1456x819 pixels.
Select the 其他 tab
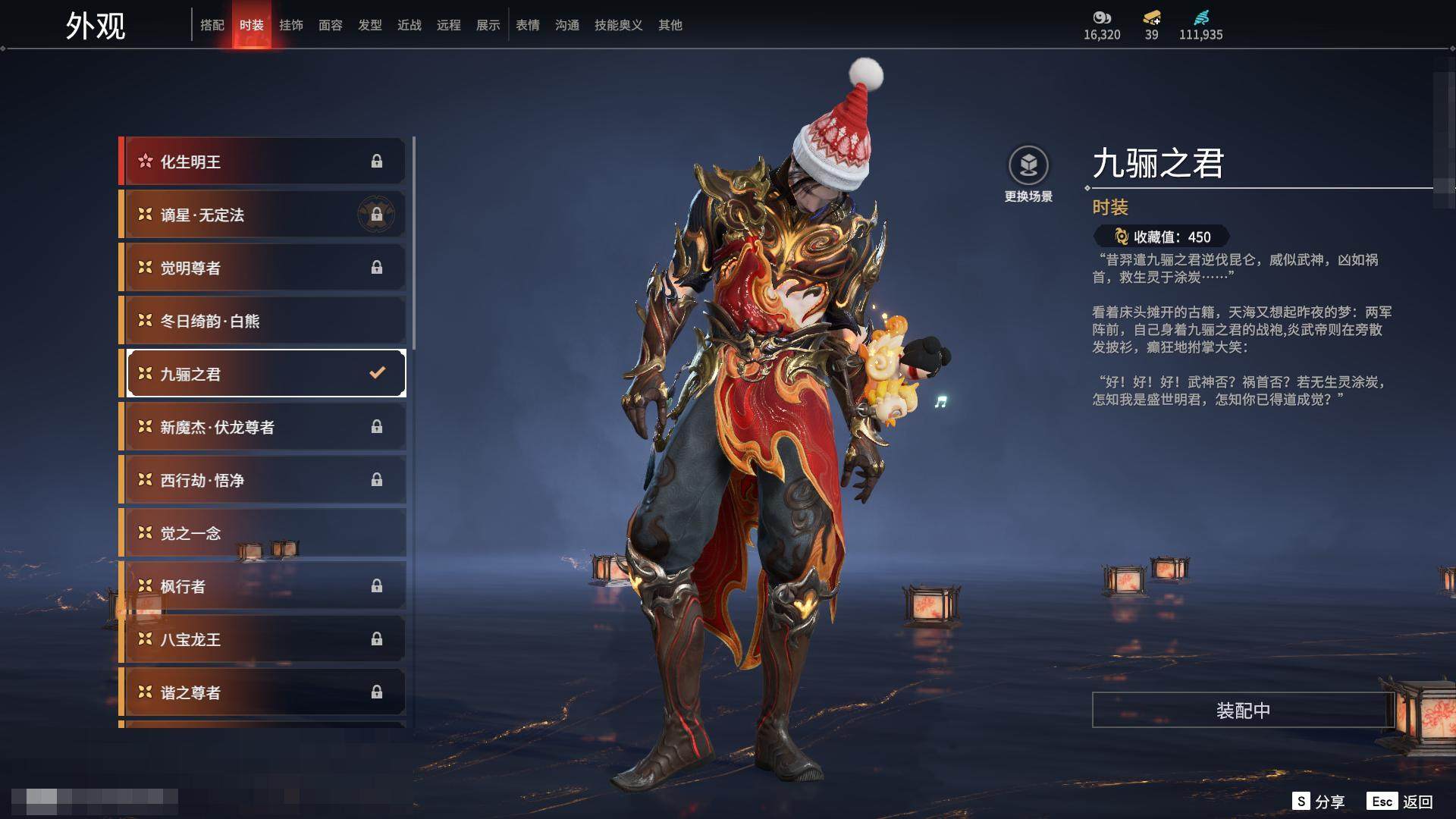pos(670,25)
